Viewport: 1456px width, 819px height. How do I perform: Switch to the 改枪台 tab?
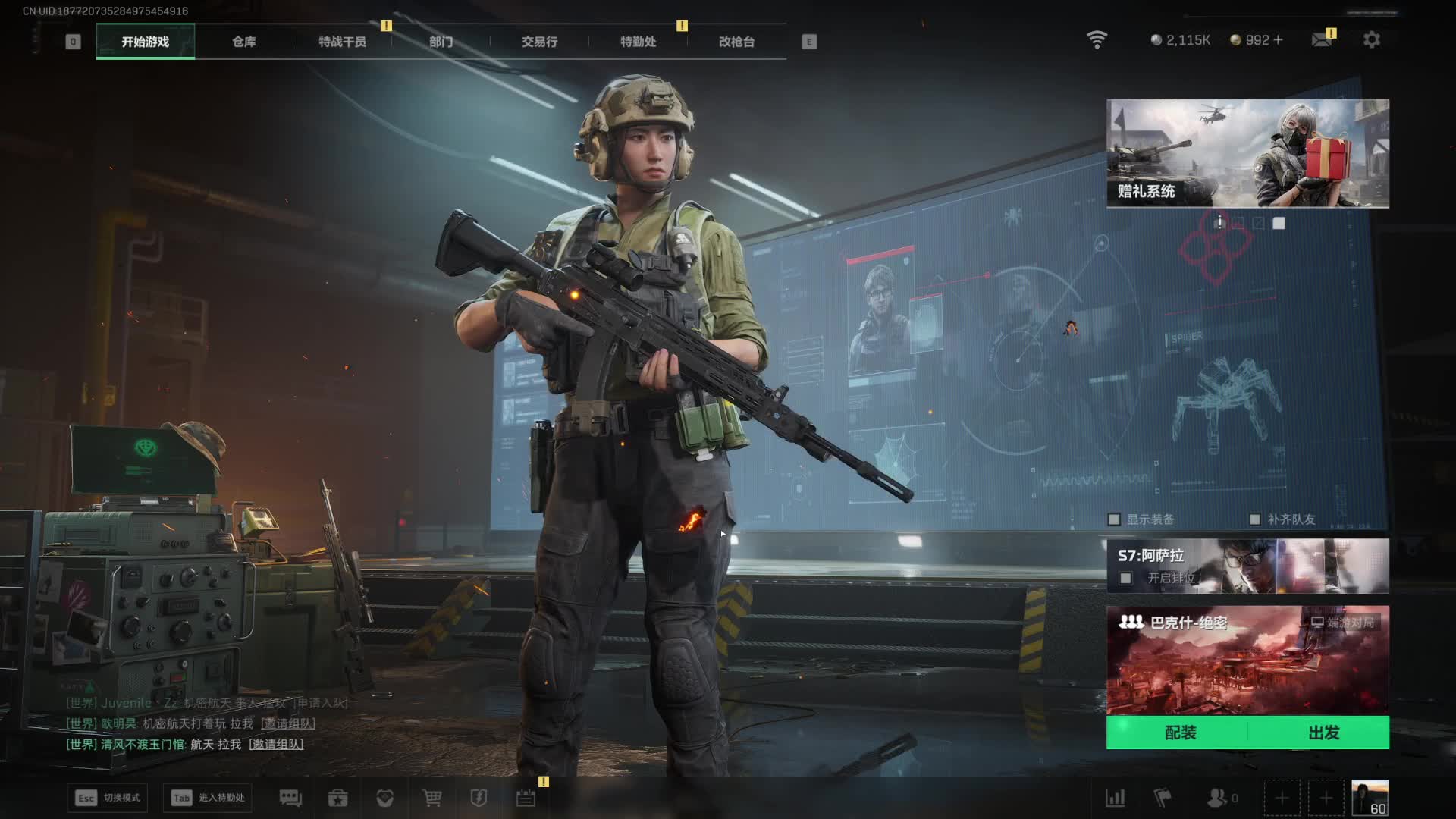(x=736, y=42)
